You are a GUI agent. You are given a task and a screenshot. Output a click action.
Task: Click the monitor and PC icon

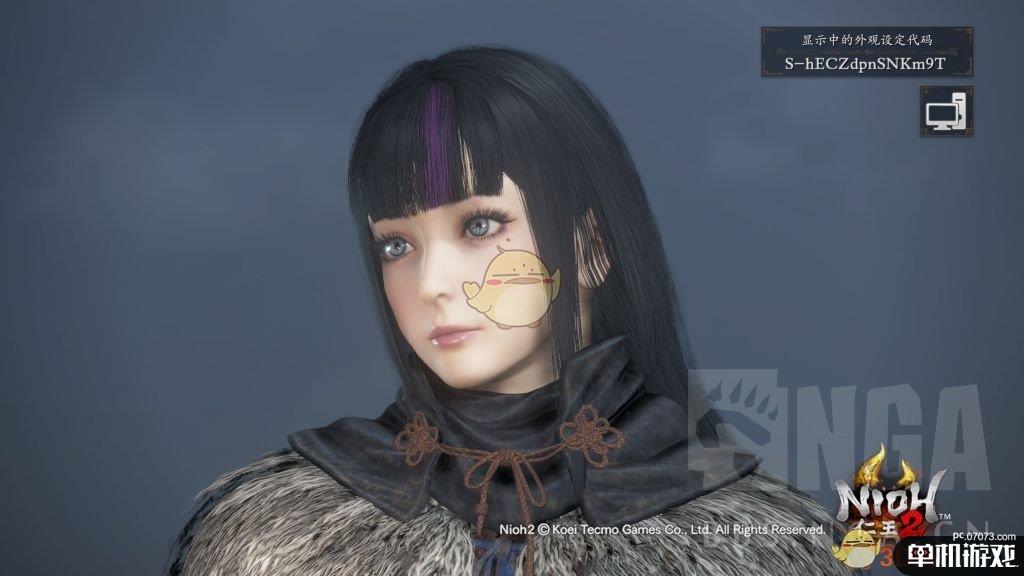click(x=945, y=110)
